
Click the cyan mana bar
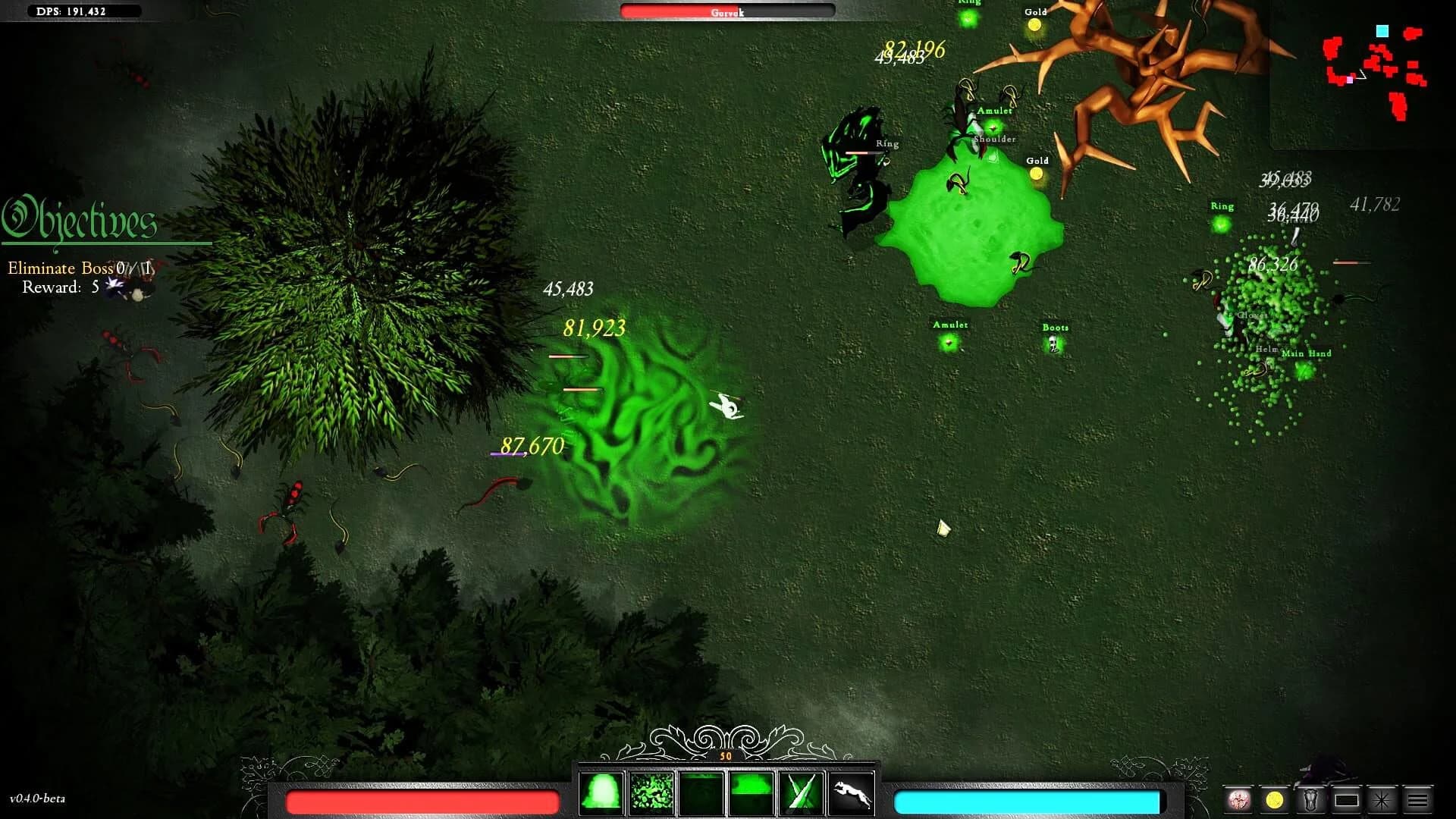click(x=1028, y=799)
